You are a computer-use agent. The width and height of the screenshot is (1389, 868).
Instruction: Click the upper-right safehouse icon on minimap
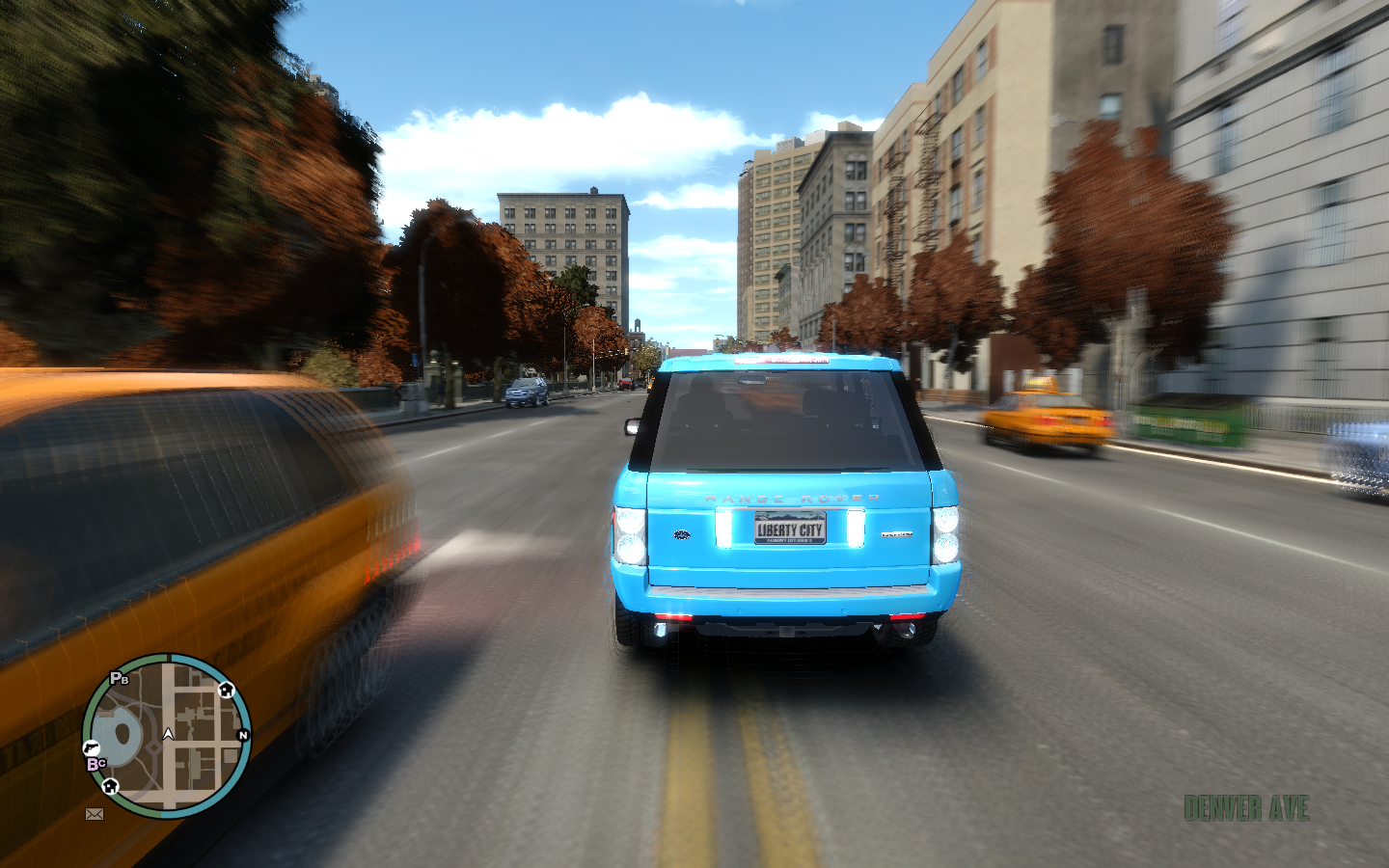tap(226, 690)
